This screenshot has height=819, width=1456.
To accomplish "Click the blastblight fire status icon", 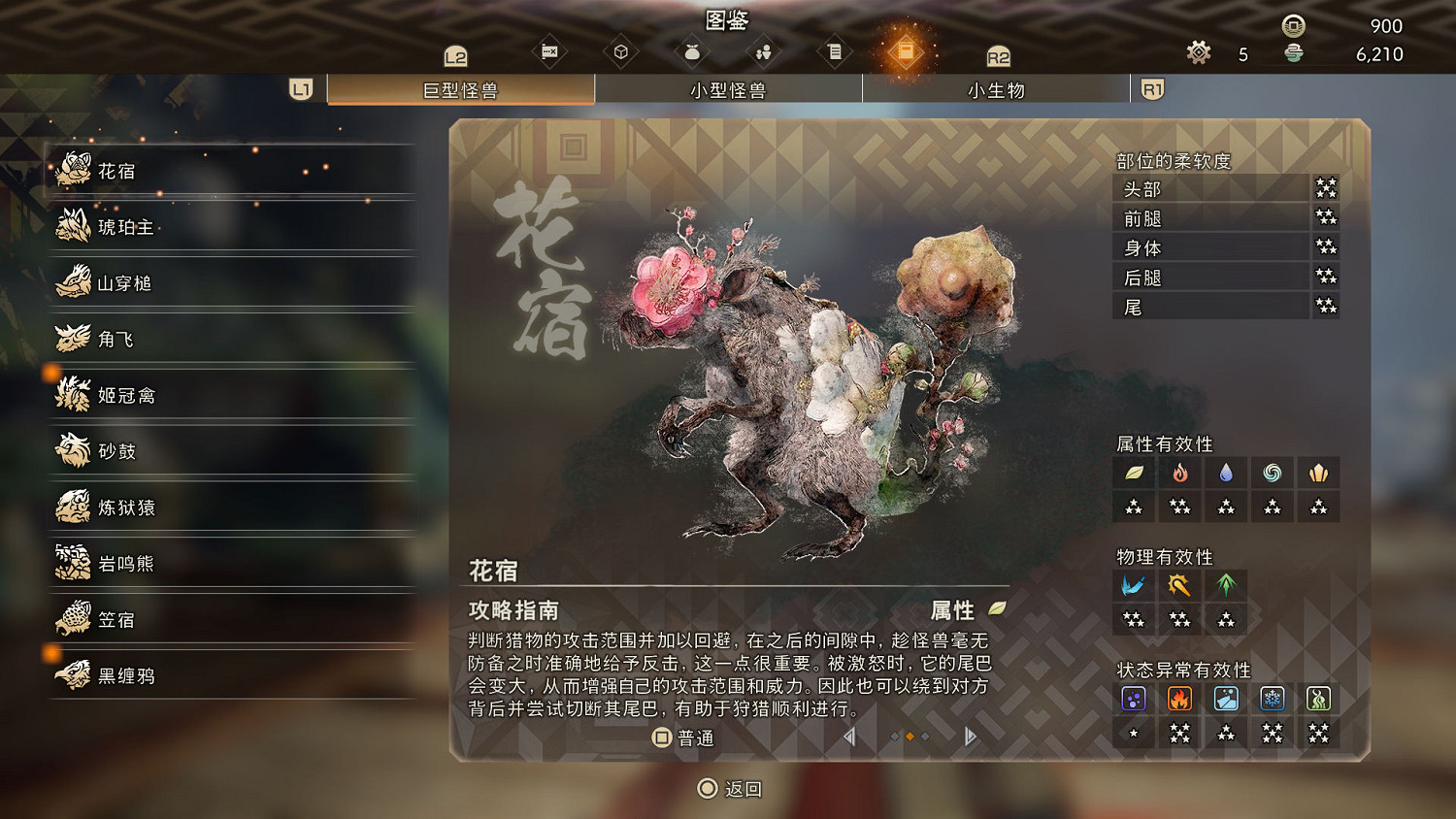I will pyautogui.click(x=1179, y=698).
